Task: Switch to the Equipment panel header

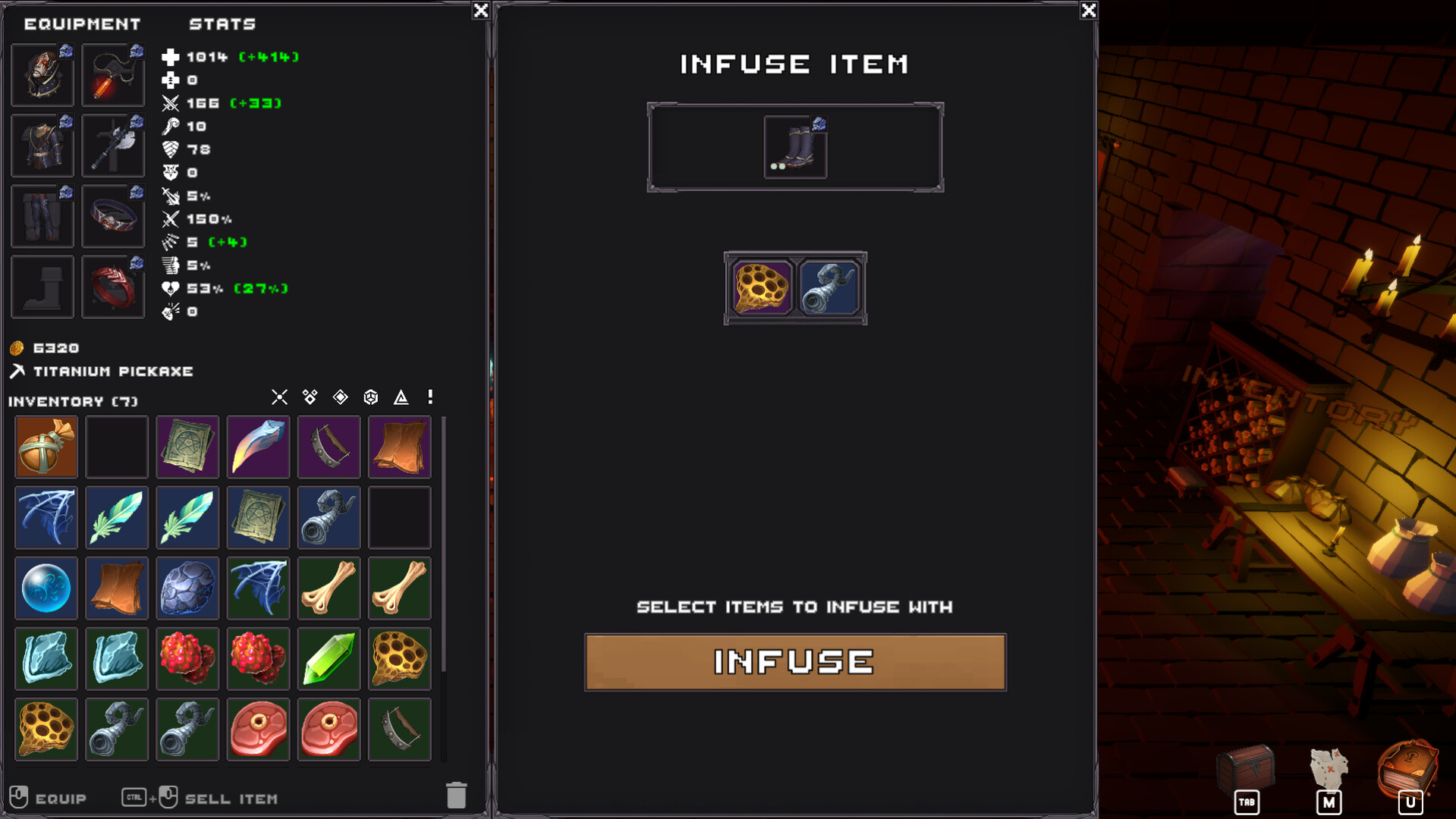Action: (x=81, y=24)
